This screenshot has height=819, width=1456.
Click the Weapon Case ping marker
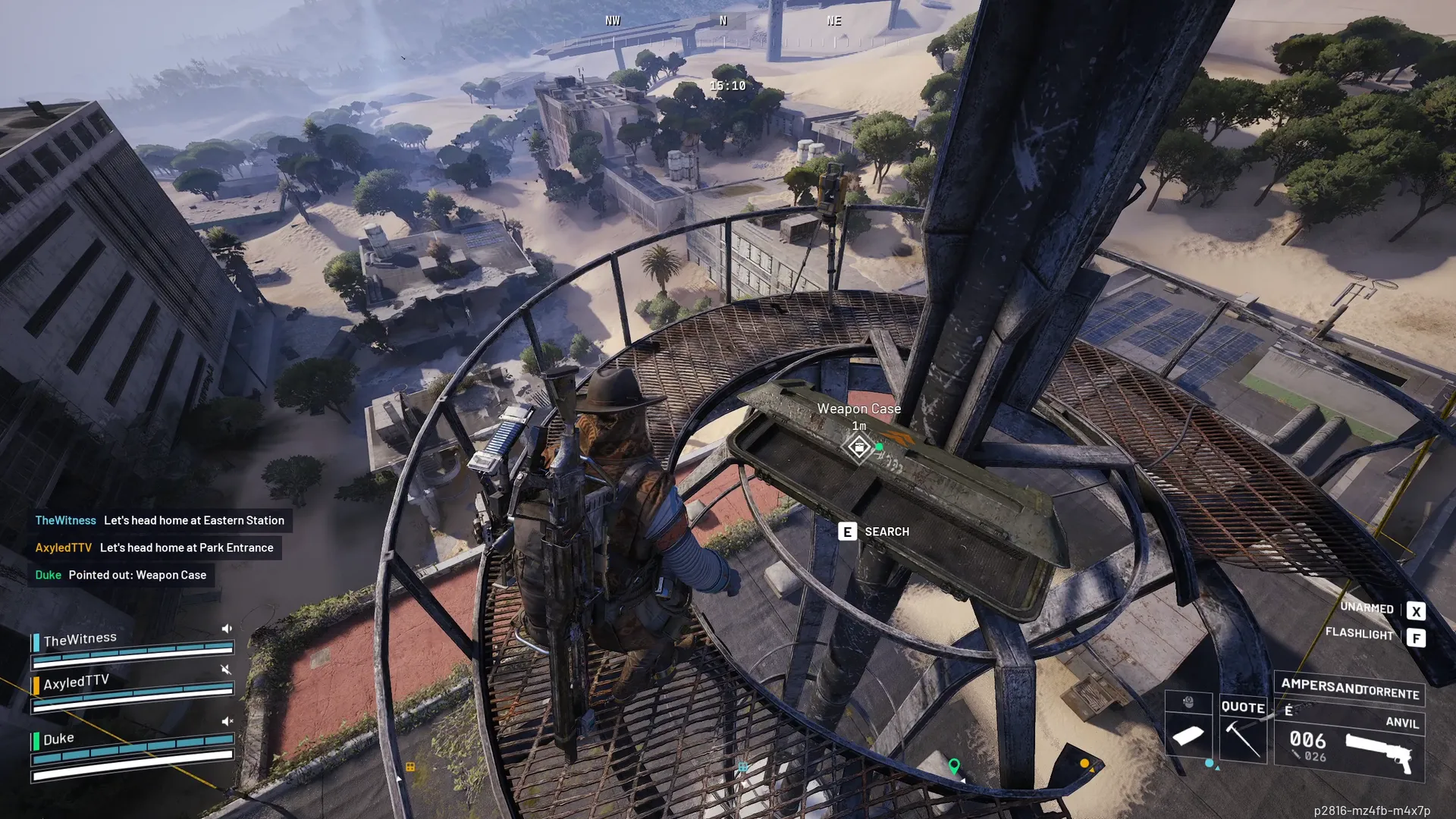[858, 447]
